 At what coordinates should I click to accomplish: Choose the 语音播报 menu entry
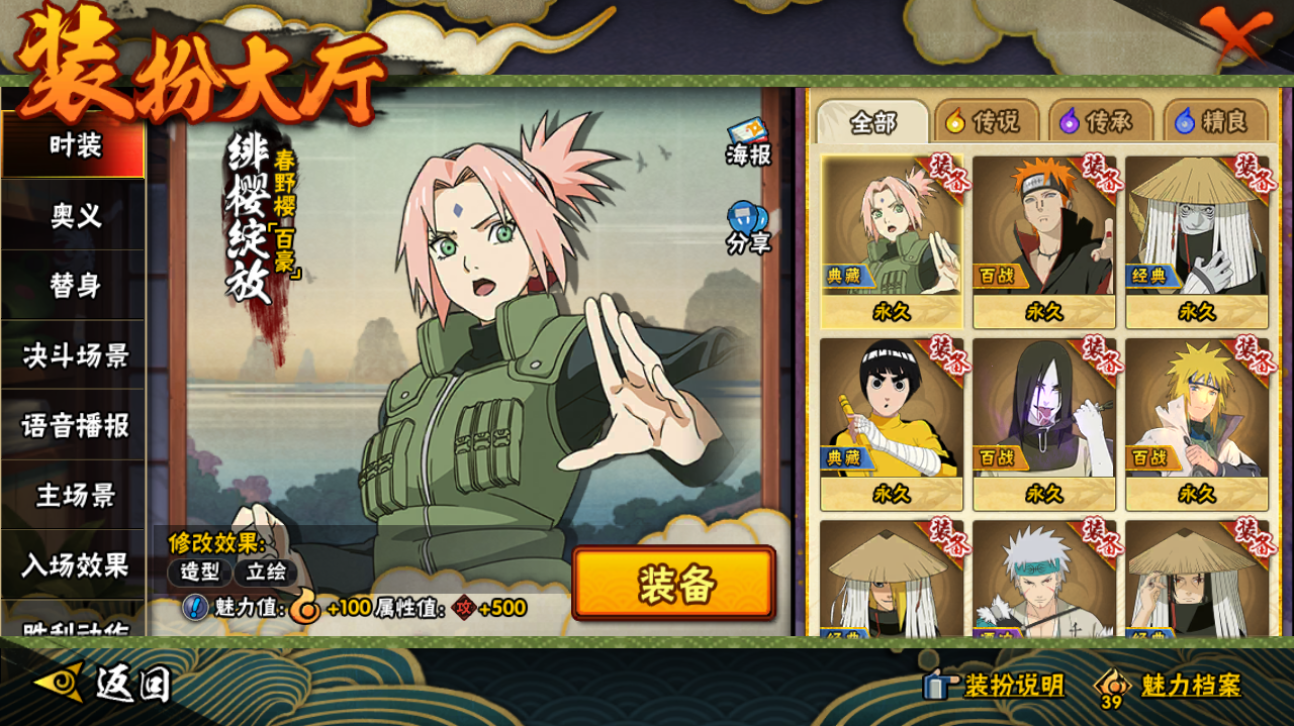(x=75, y=425)
